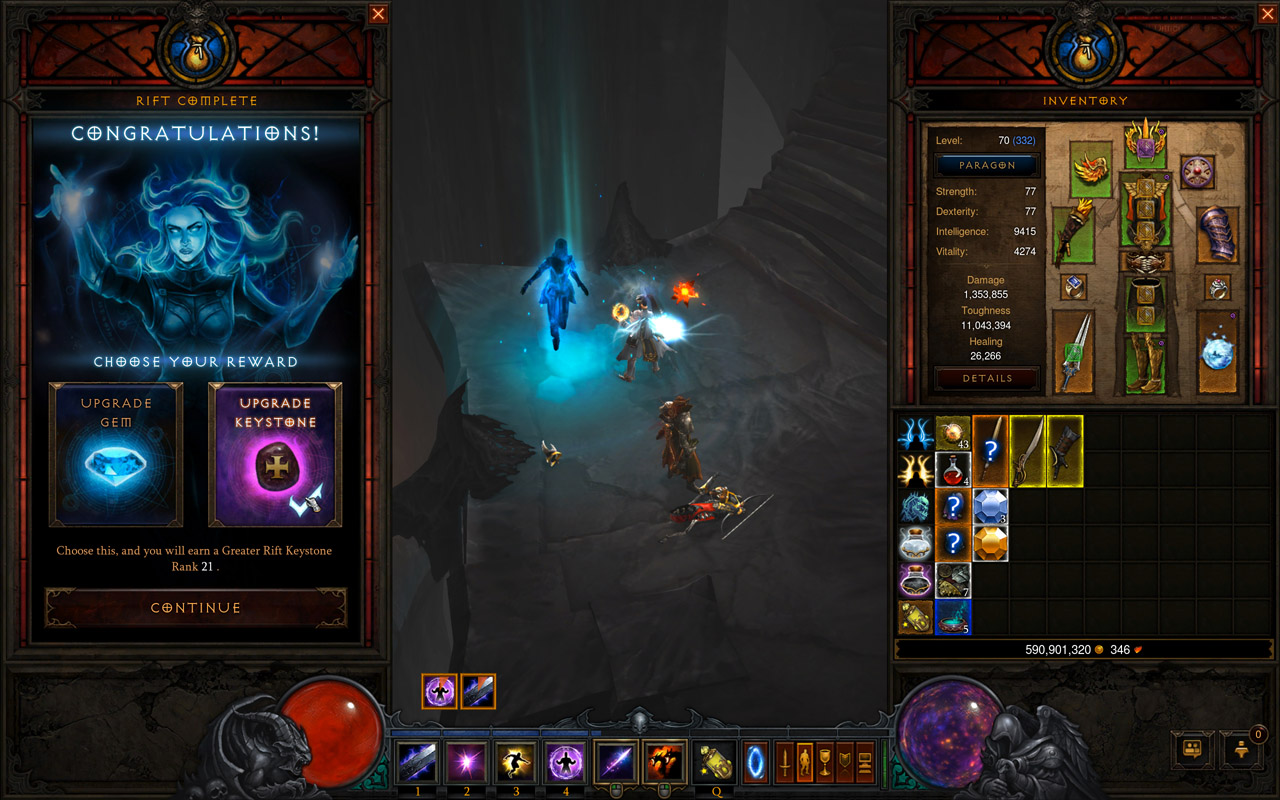Click the Continue button
The width and height of the screenshot is (1280, 800).
point(196,607)
